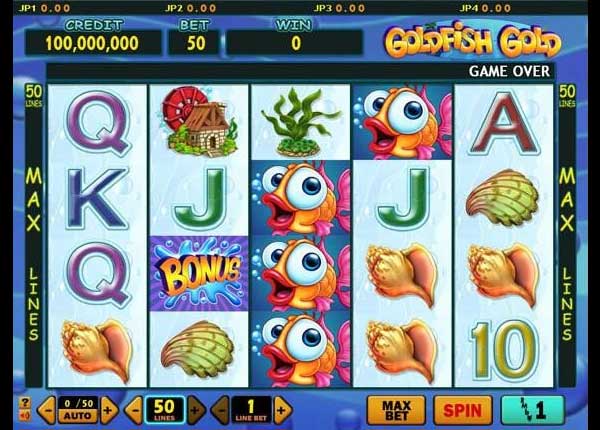
Task: Click the MAX BET button
Action: [x=396, y=409]
